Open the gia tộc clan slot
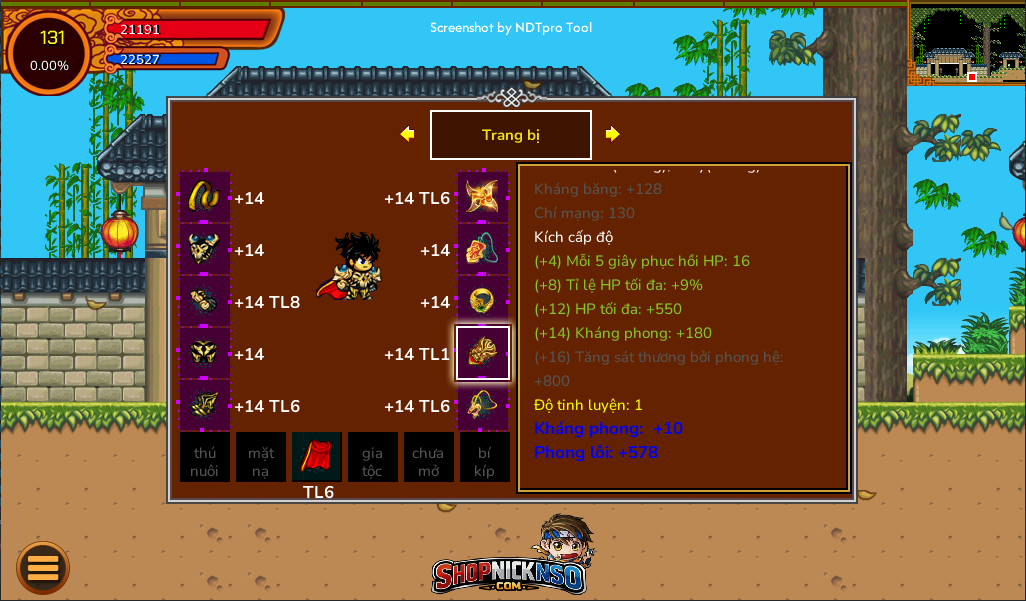The height and width of the screenshot is (601, 1026). coord(373,458)
